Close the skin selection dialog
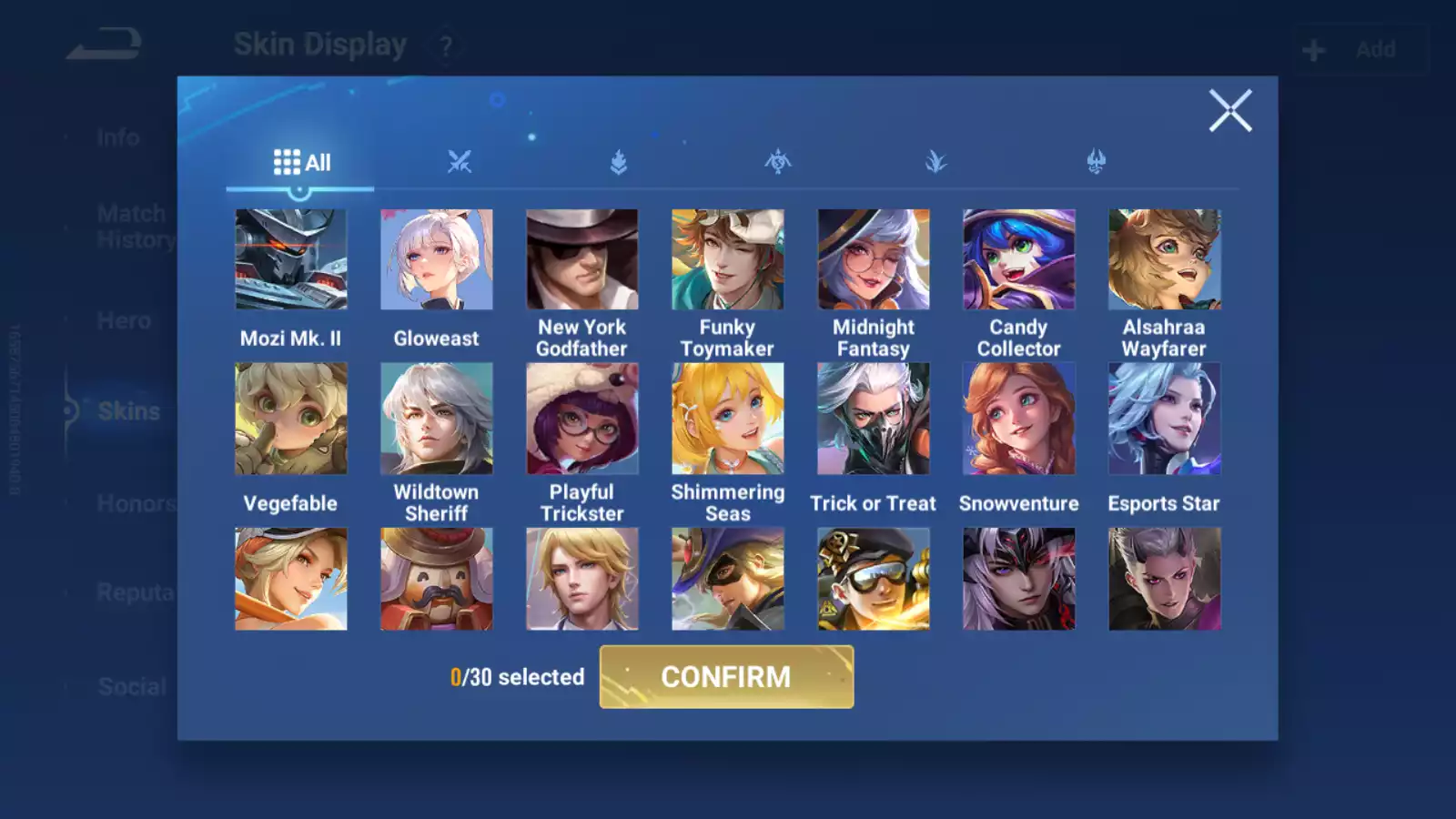1456x819 pixels. click(1231, 111)
